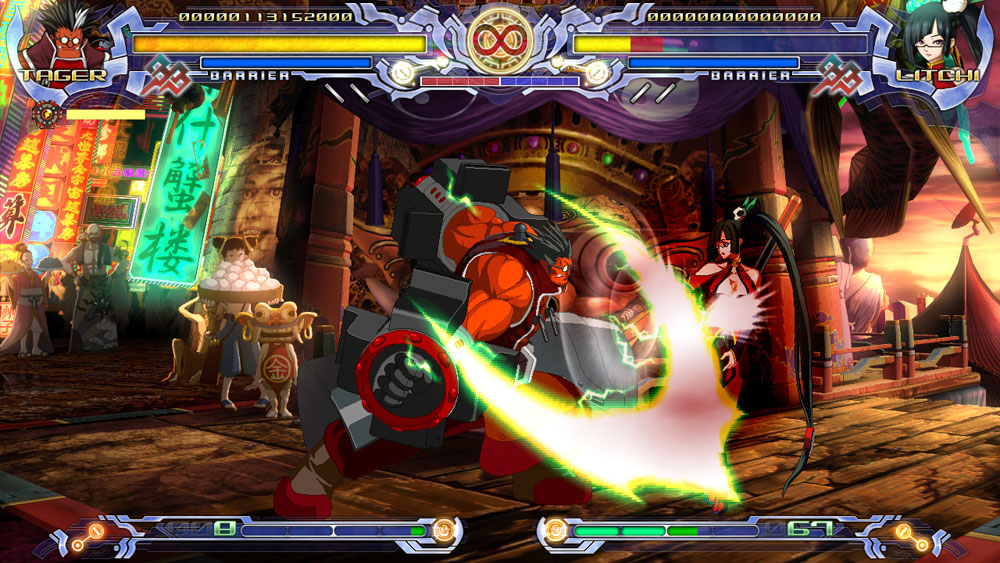Click the red crest emblem beside Tager's barrier

[164, 76]
